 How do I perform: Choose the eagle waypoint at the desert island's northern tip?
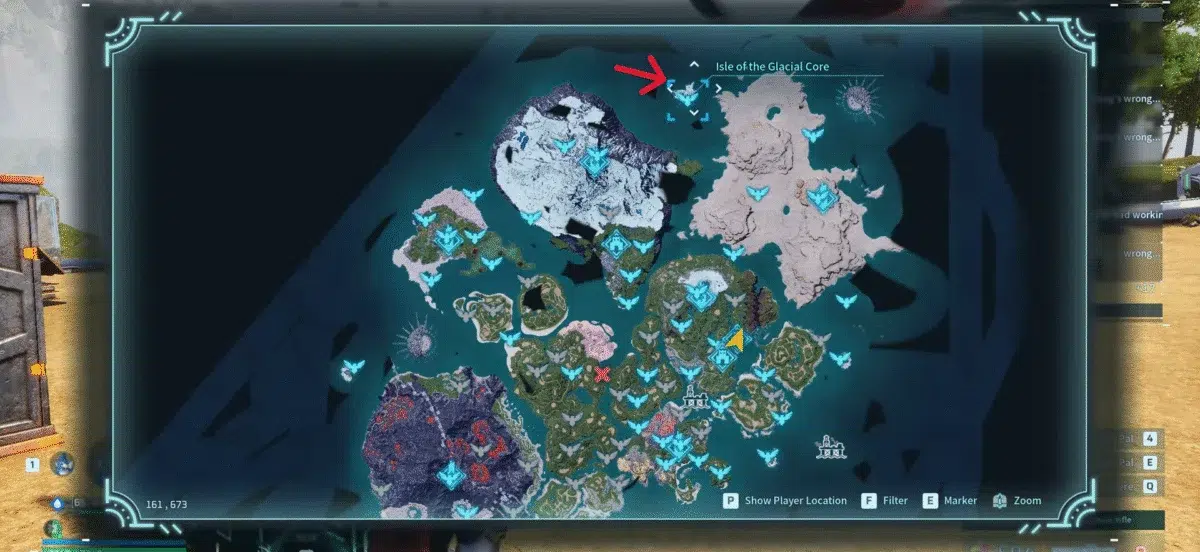coord(814,133)
